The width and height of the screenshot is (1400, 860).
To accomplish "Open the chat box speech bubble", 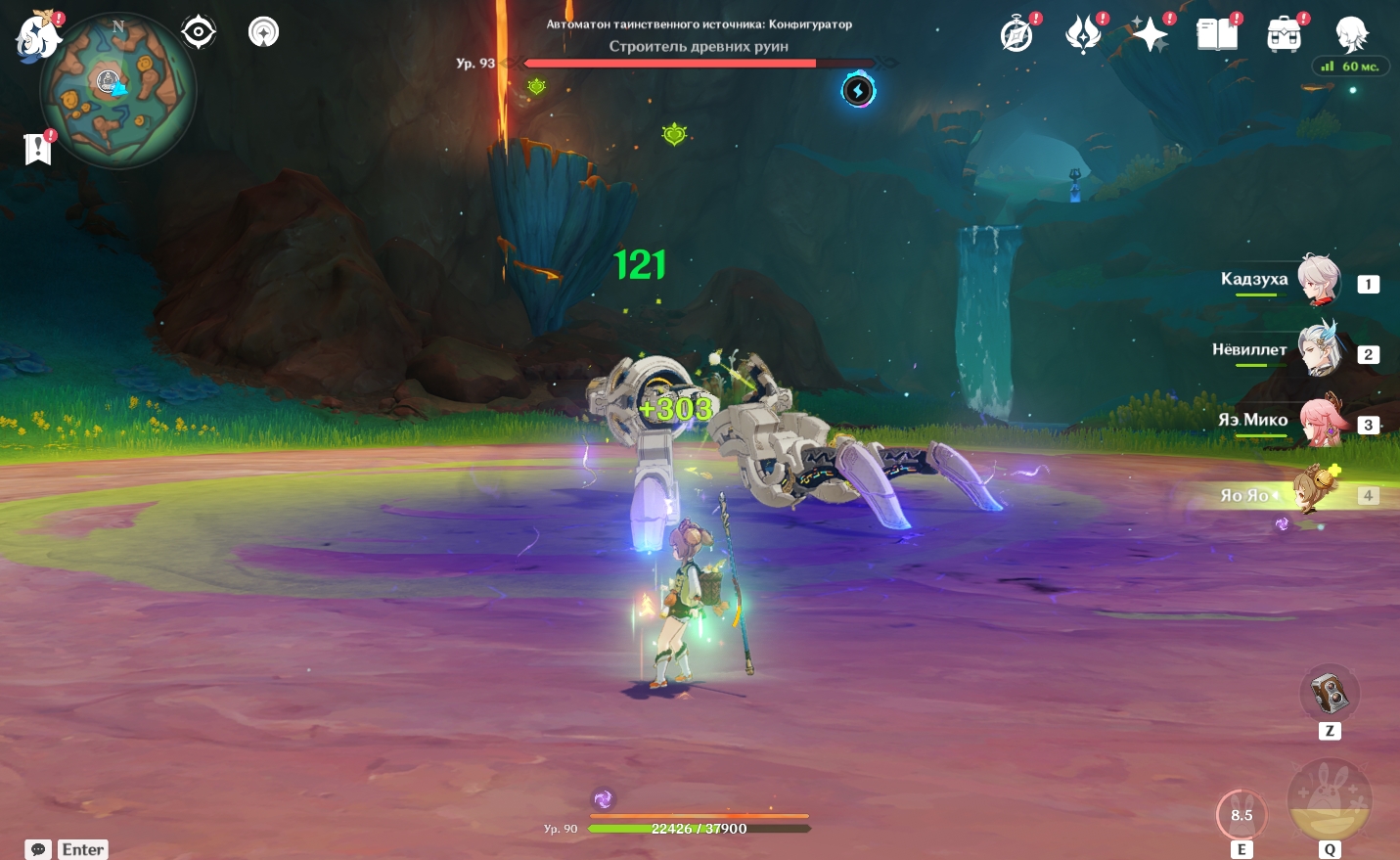I will (x=38, y=849).
